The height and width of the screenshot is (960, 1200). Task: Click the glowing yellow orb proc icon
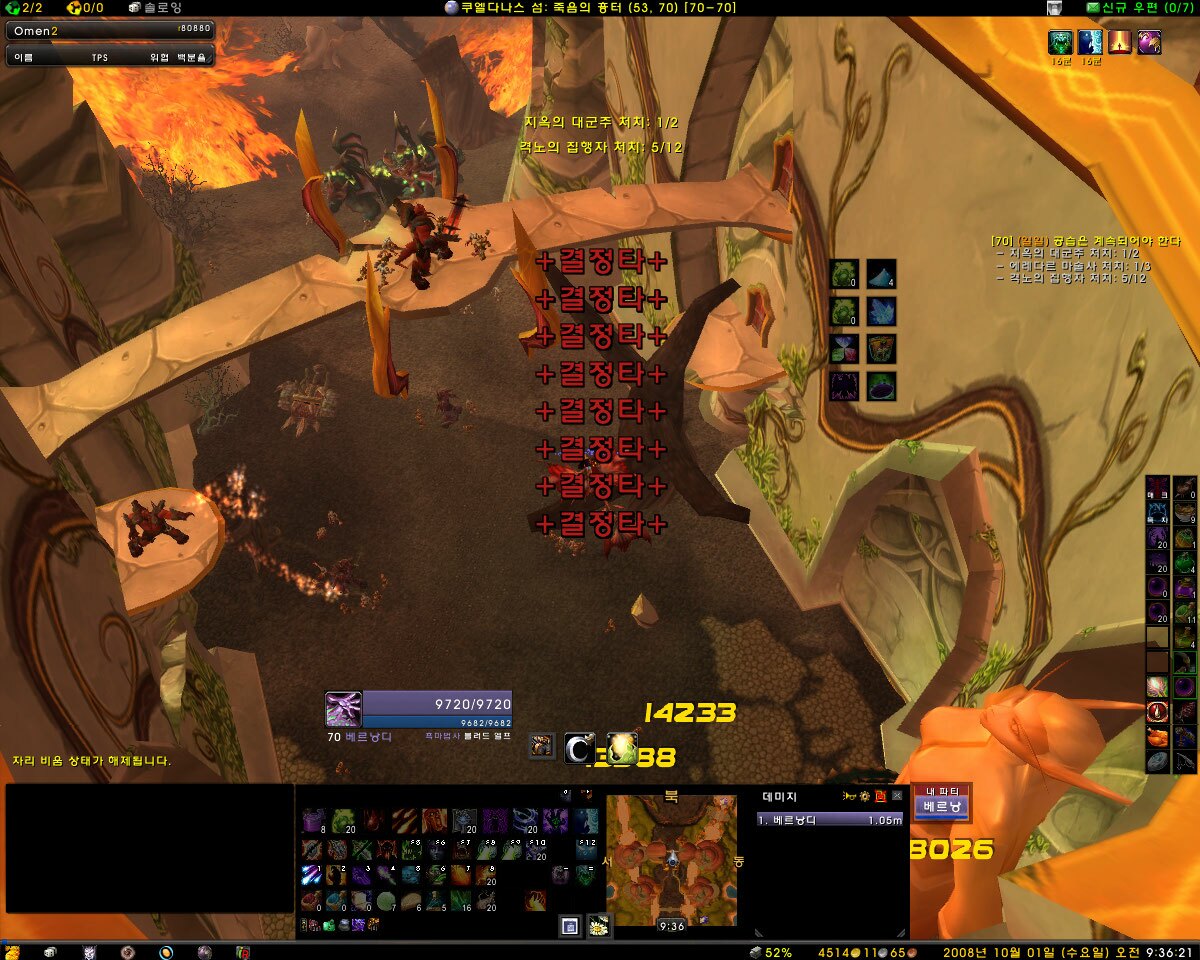point(622,747)
